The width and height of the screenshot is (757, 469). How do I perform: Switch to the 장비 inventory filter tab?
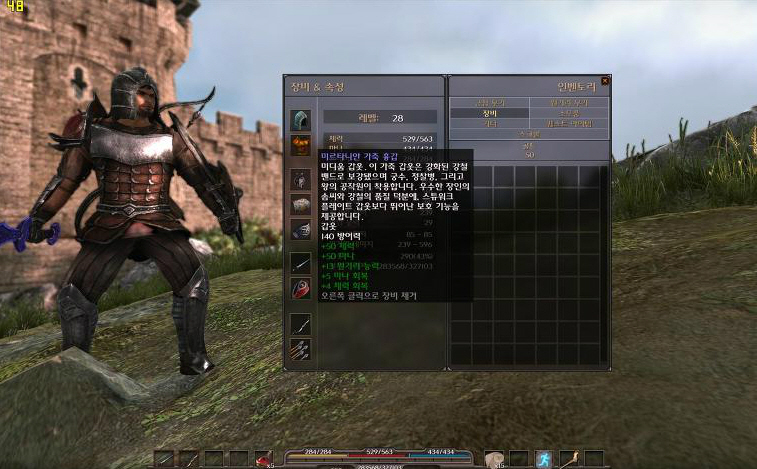(x=488, y=113)
